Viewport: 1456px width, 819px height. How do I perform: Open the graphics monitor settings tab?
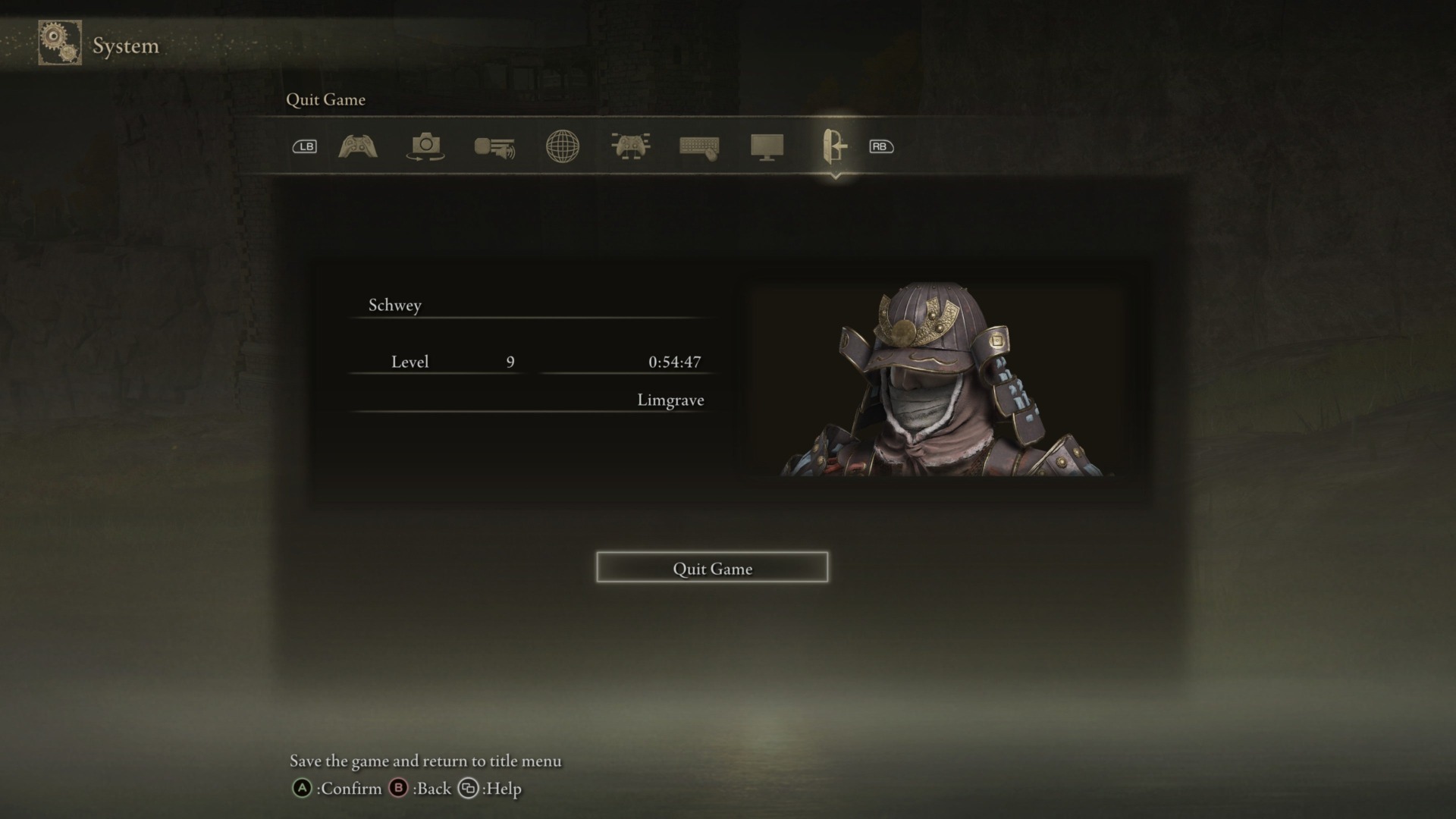click(x=767, y=147)
